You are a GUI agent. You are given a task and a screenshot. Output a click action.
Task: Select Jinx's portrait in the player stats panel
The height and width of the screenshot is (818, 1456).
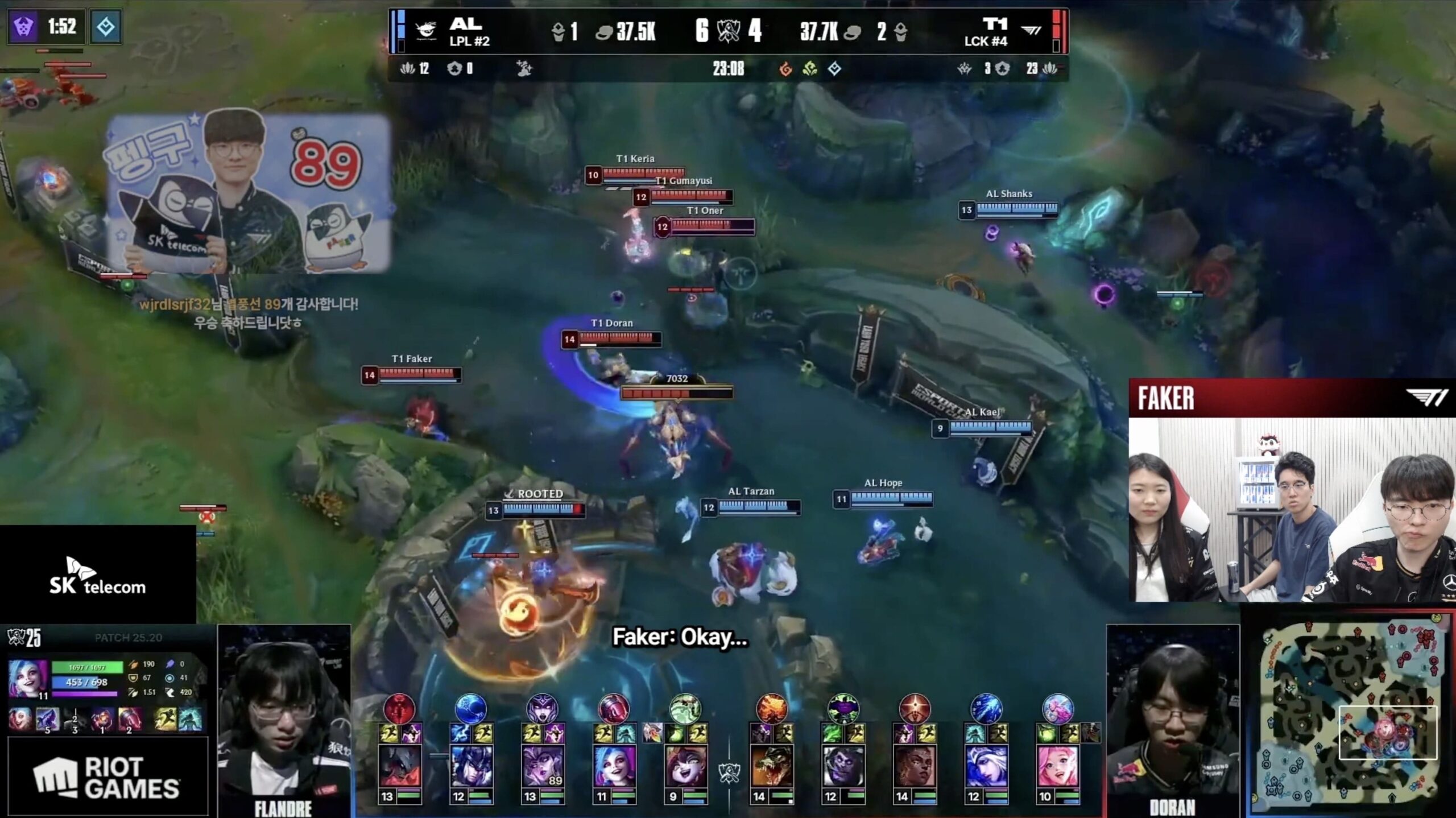[x=28, y=679]
